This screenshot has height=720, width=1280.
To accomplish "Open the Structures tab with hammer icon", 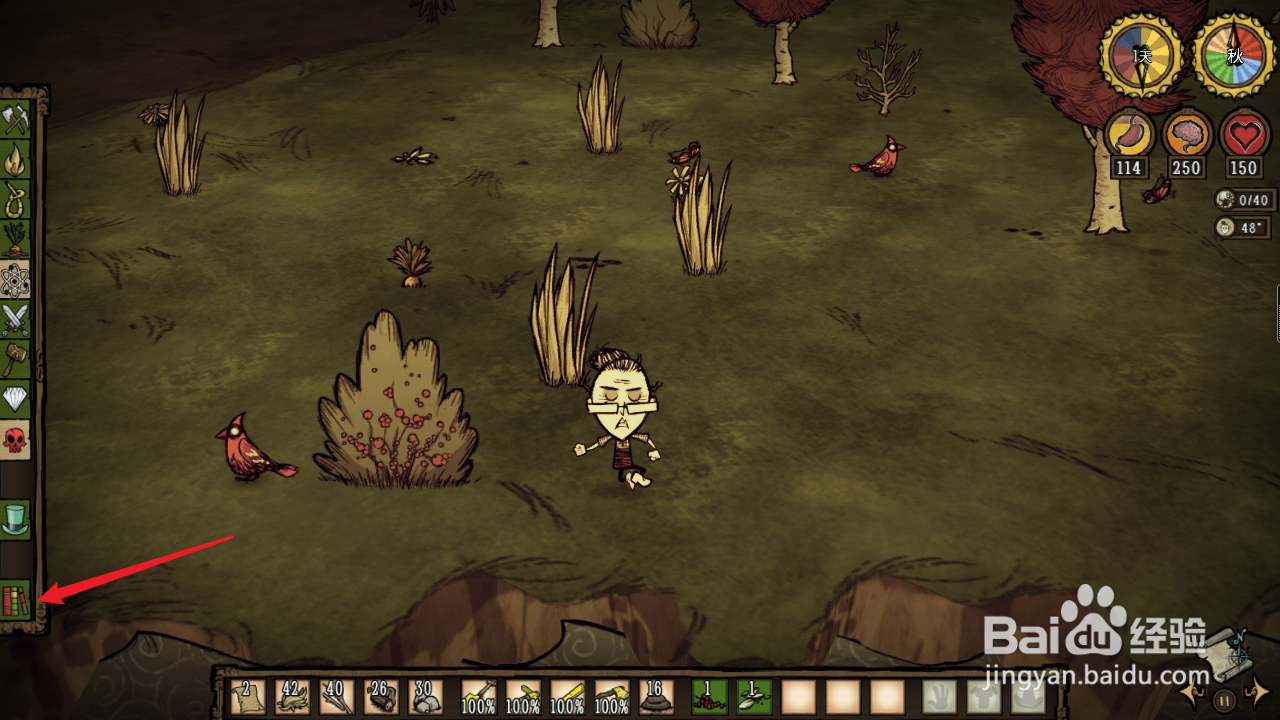I will coord(15,359).
